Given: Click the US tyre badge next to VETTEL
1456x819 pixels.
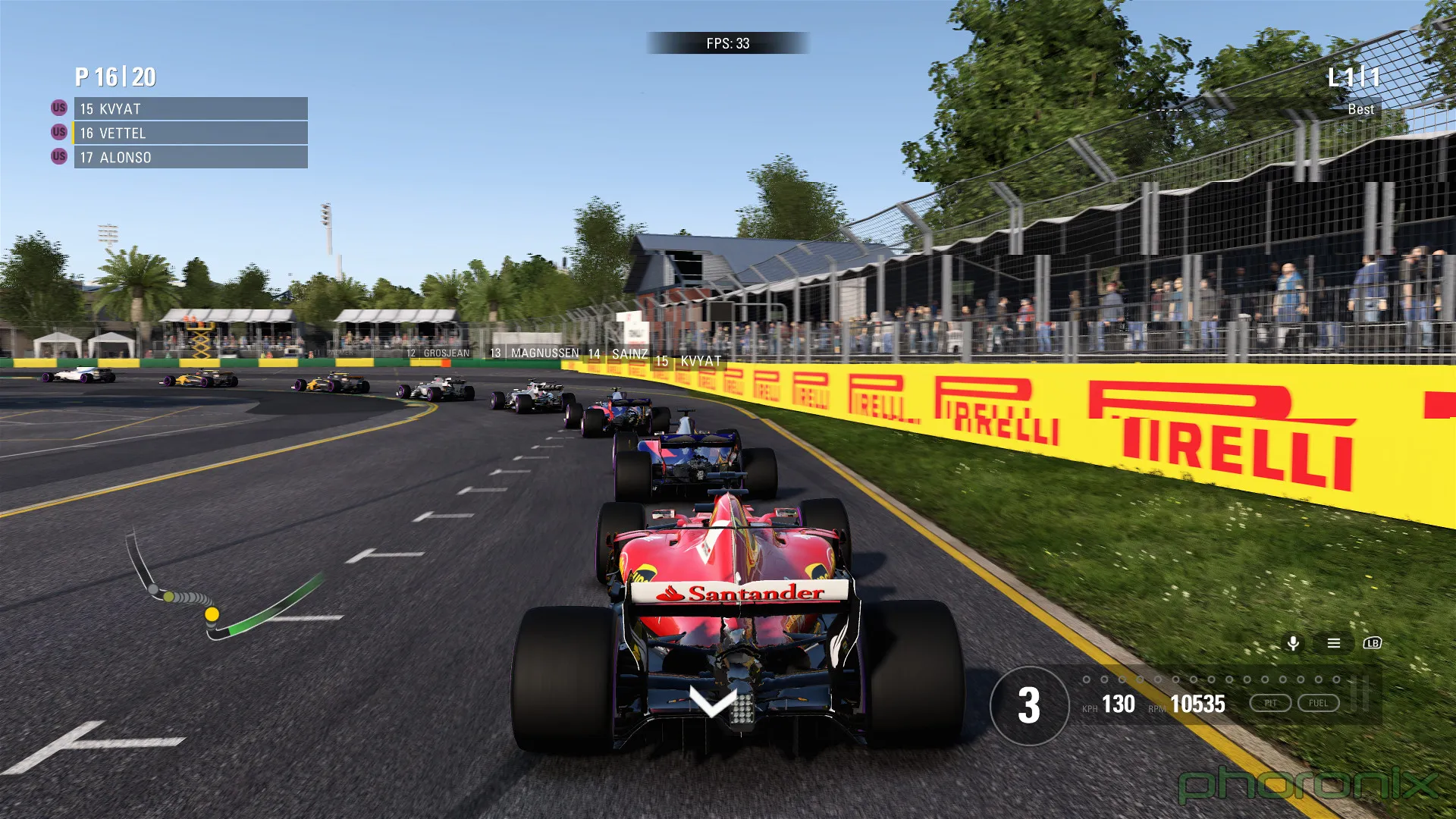Looking at the screenshot, I should [x=58, y=133].
